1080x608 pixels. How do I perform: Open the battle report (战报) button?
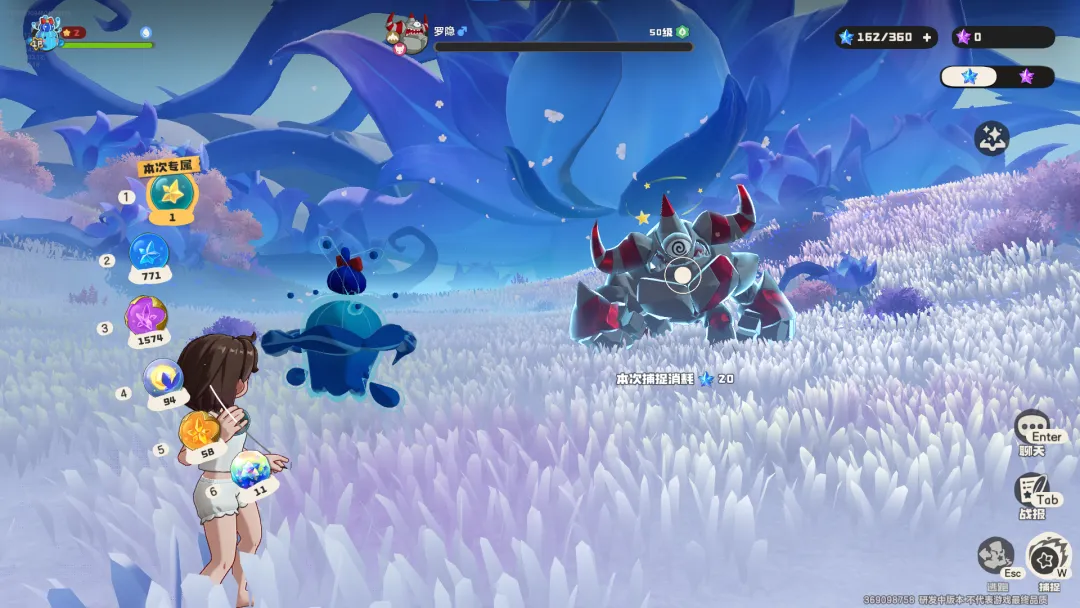(1030, 490)
